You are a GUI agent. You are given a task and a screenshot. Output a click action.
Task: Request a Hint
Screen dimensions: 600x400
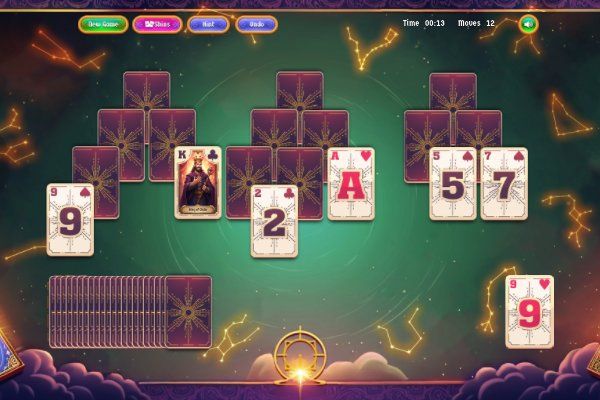tap(208, 23)
